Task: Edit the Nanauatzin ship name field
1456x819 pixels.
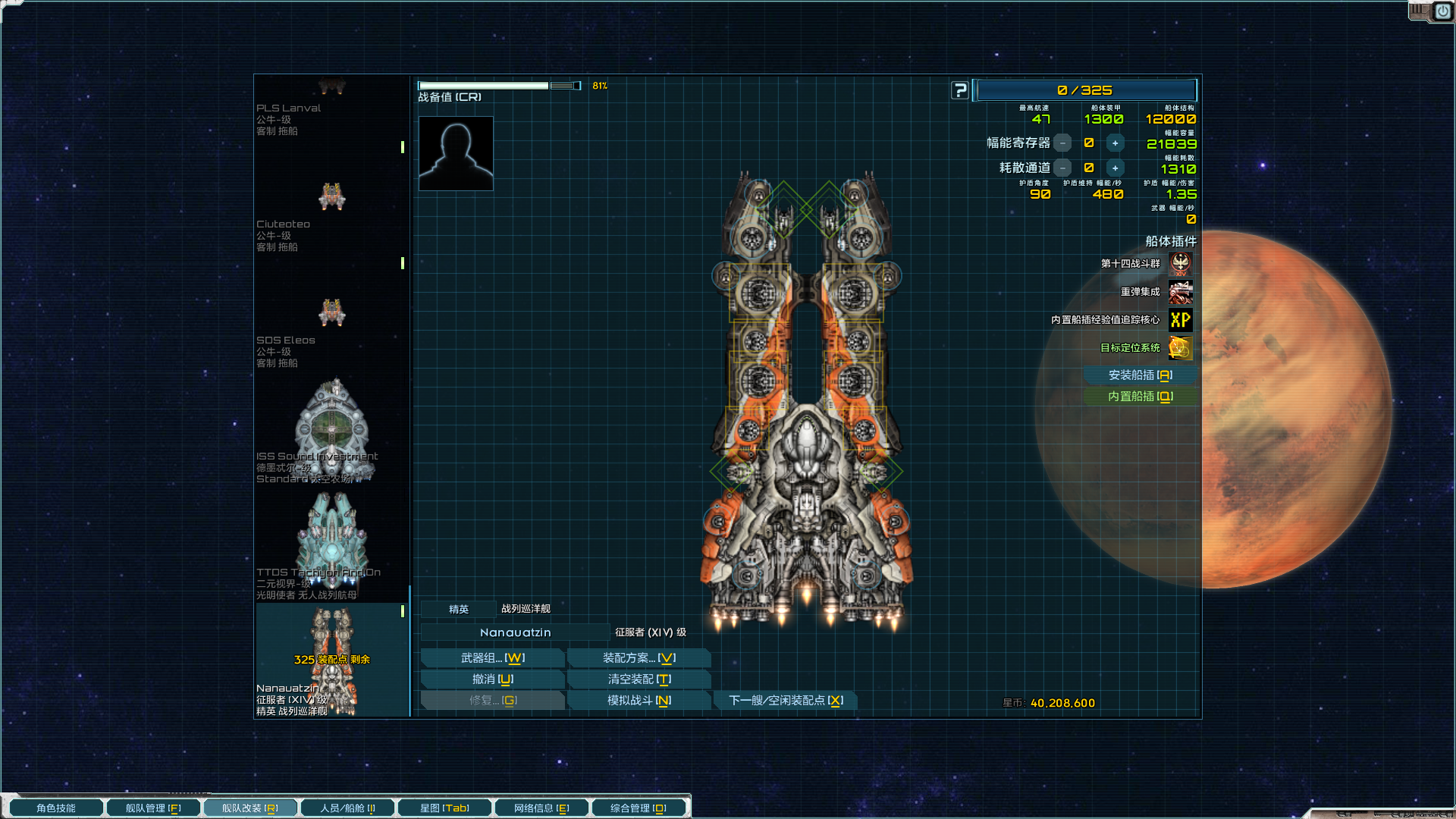Action: coord(515,632)
